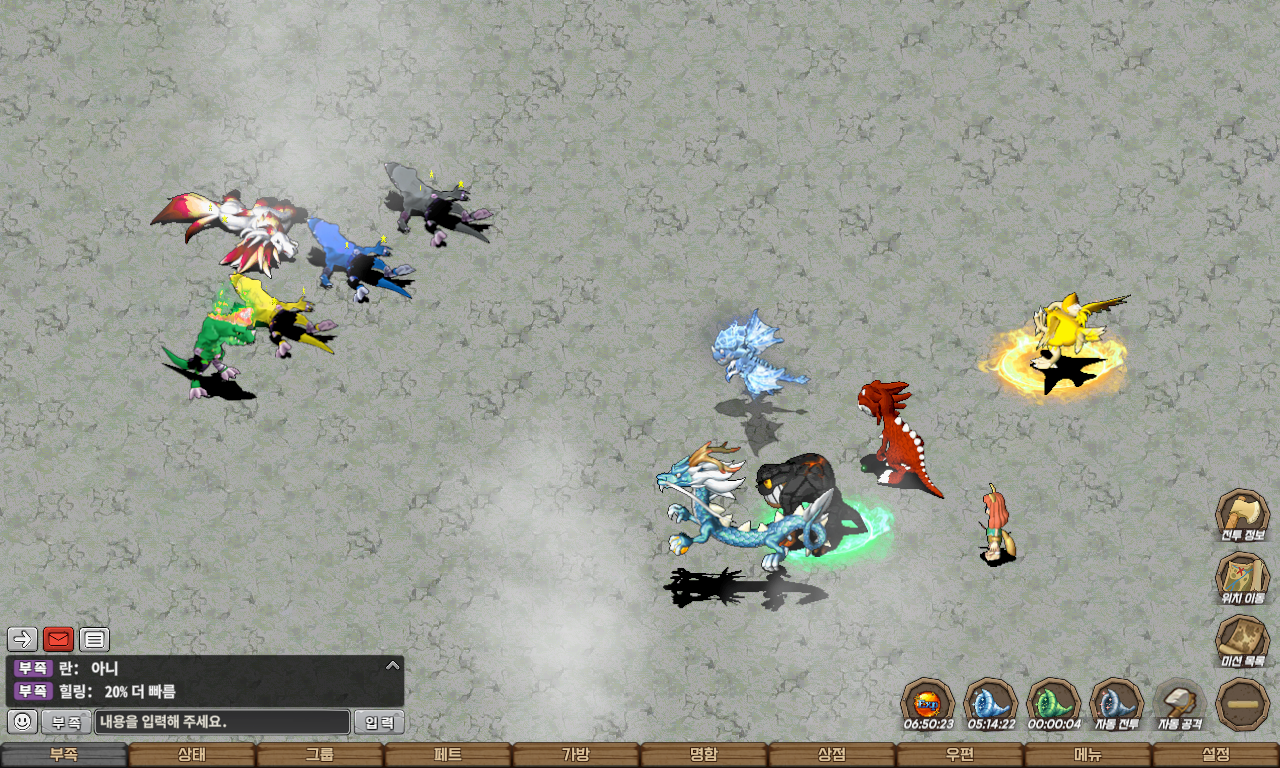Open the 가방 bag menu
1280x768 pixels.
point(576,755)
